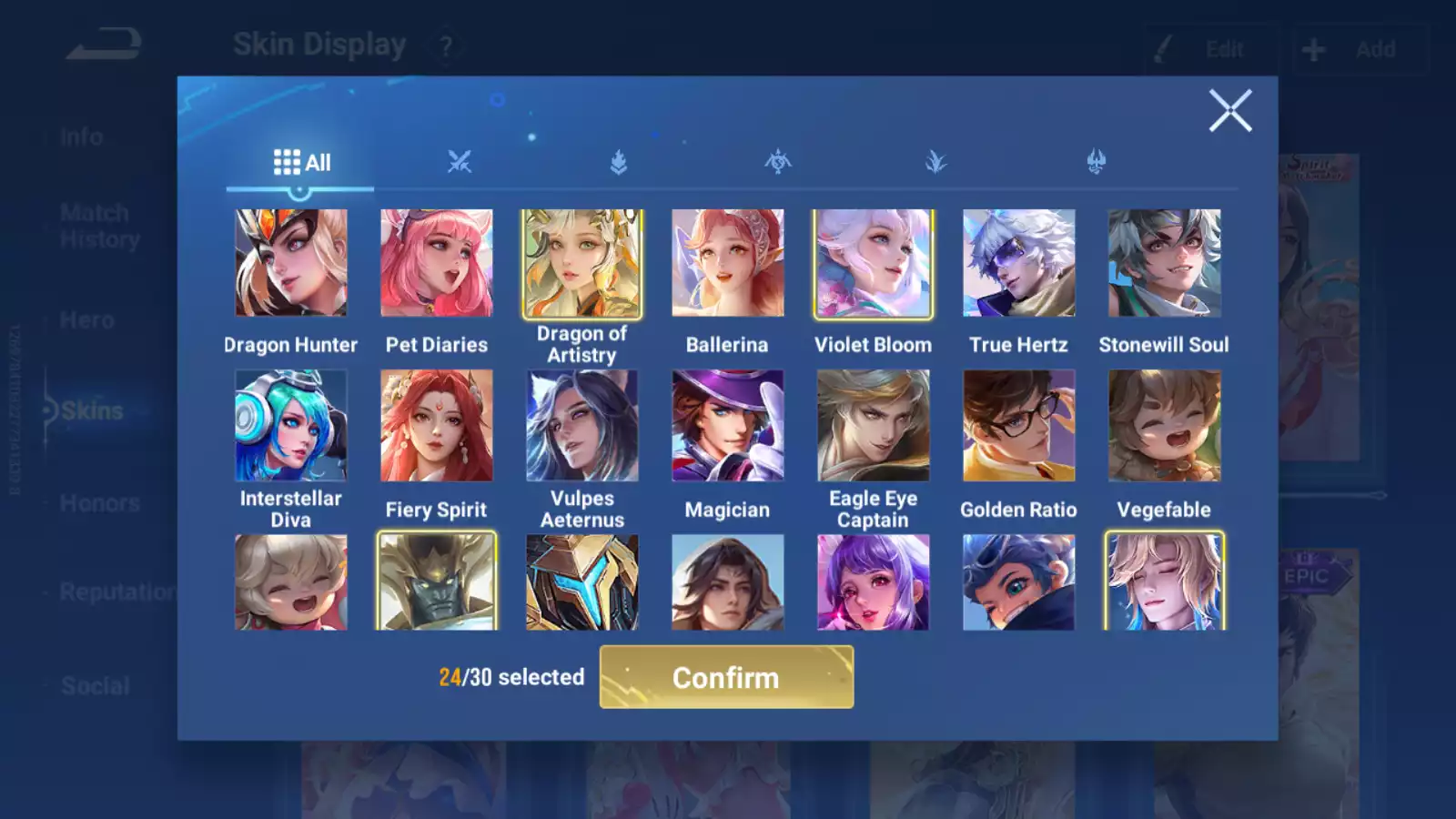Filter skins by crossed swords category
Screen dimensions: 1456x819
point(460,163)
